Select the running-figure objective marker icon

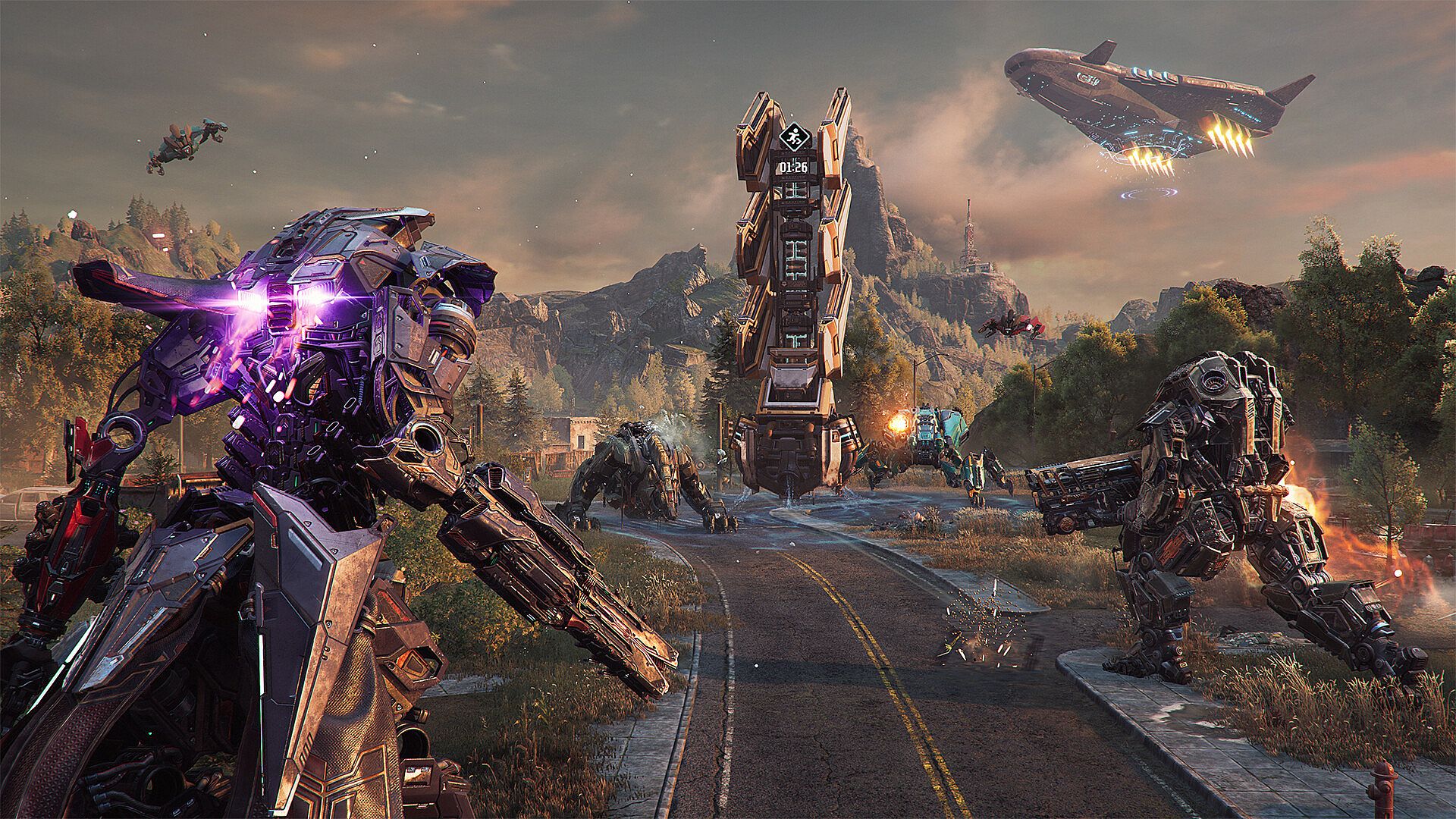click(x=794, y=137)
